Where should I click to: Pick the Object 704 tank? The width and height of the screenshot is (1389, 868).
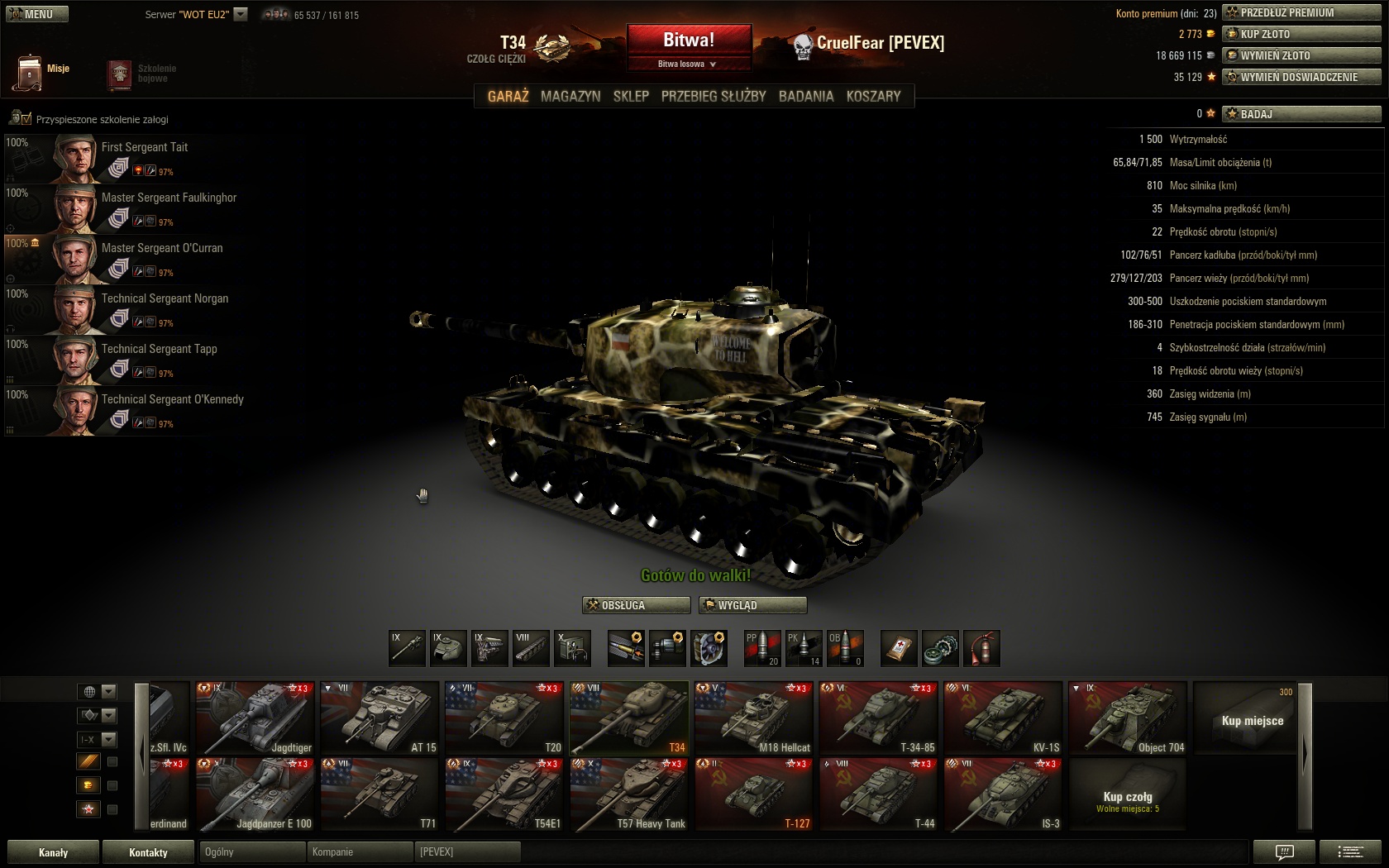tap(1128, 718)
